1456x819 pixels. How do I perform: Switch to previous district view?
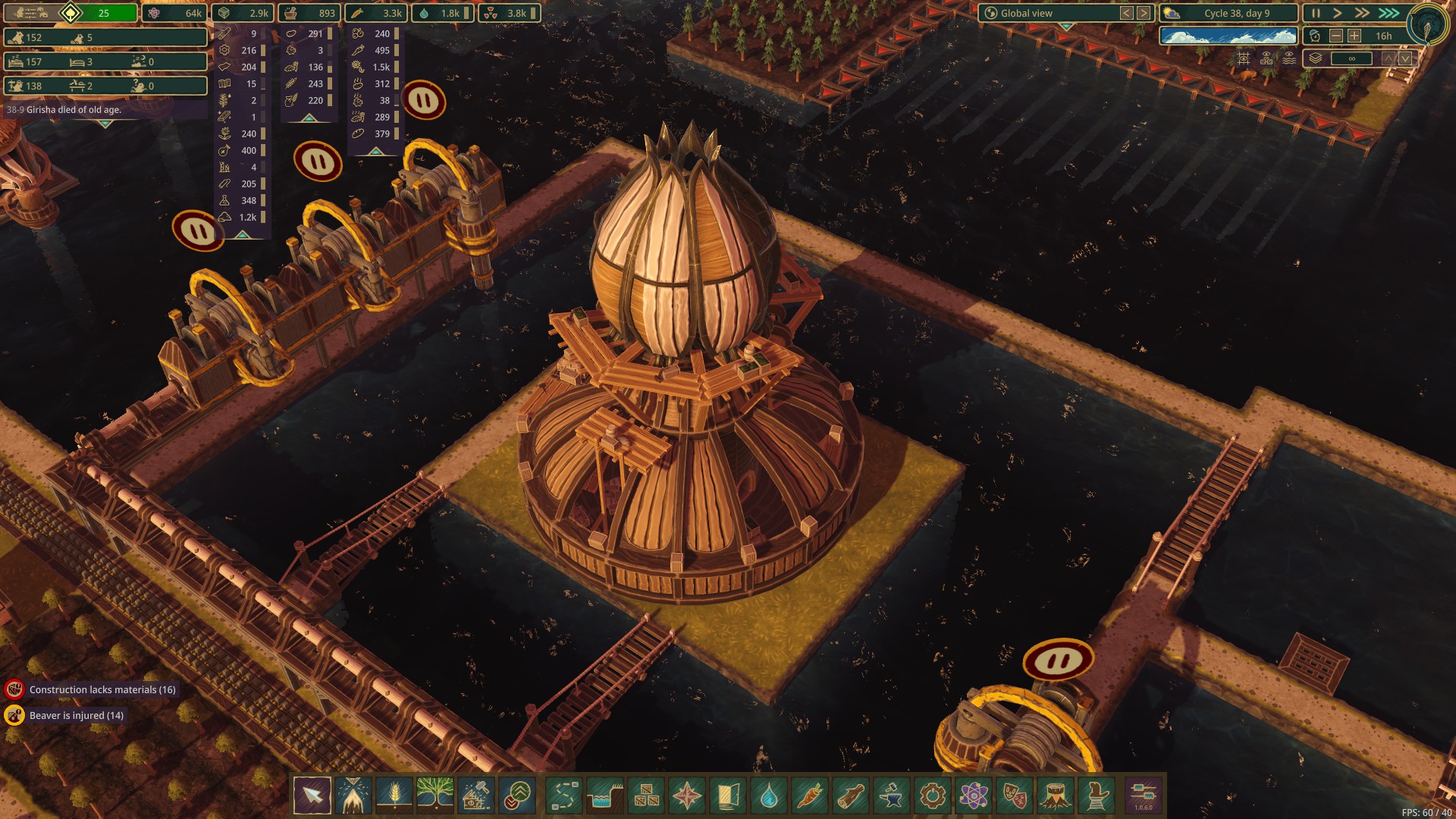click(x=1127, y=13)
